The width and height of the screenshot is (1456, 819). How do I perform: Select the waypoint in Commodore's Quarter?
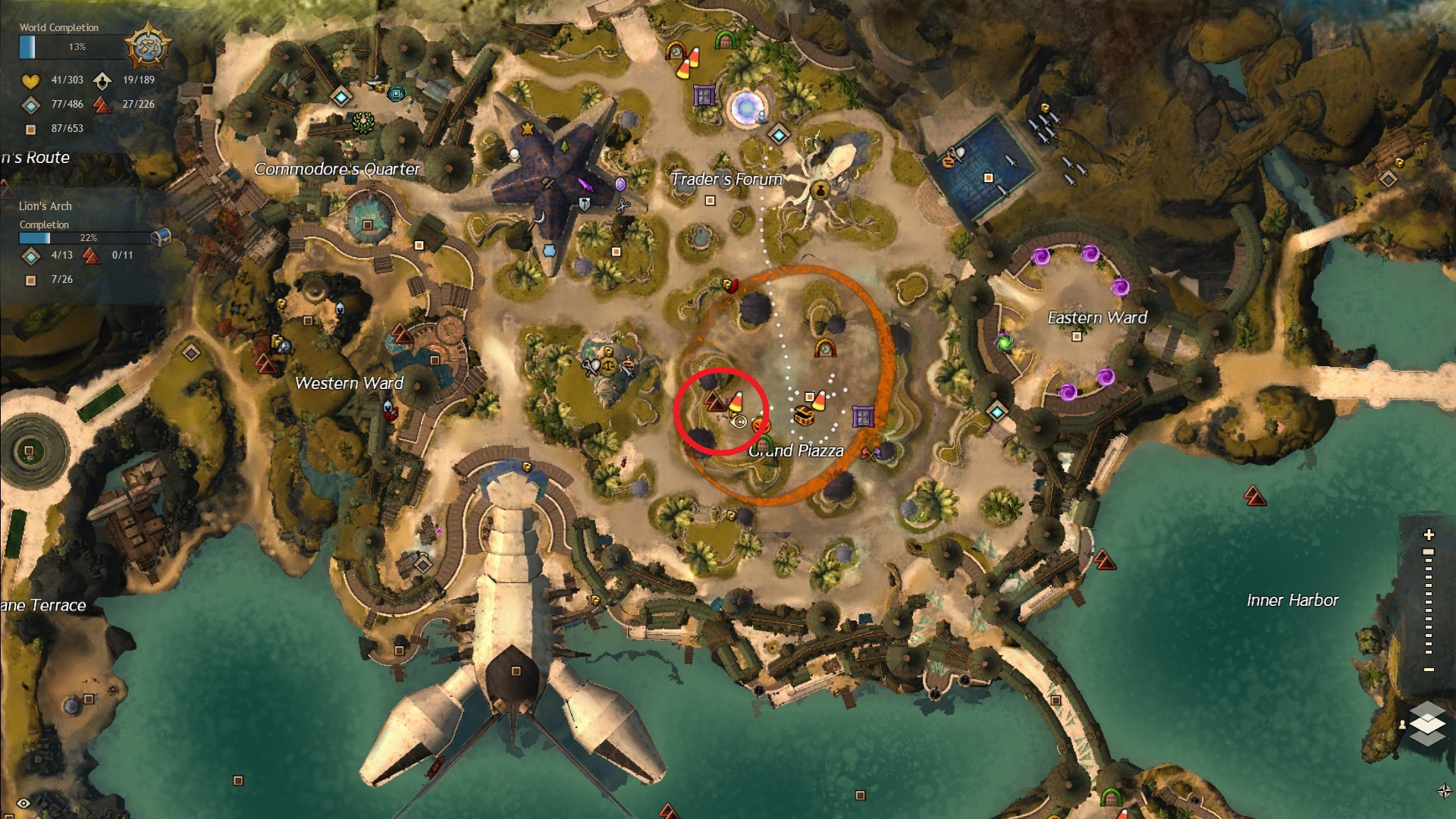[341, 97]
